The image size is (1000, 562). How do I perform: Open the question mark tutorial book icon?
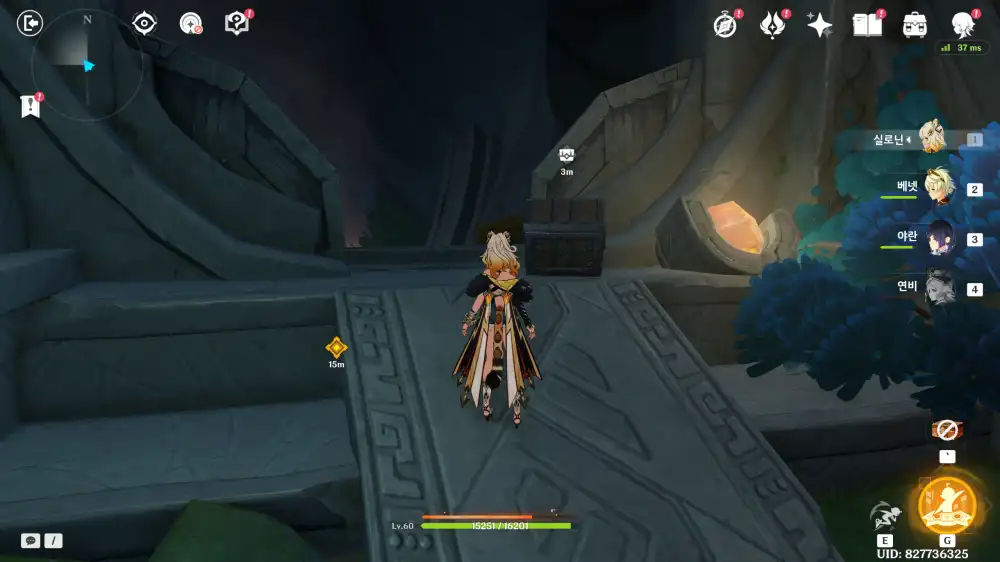237,23
